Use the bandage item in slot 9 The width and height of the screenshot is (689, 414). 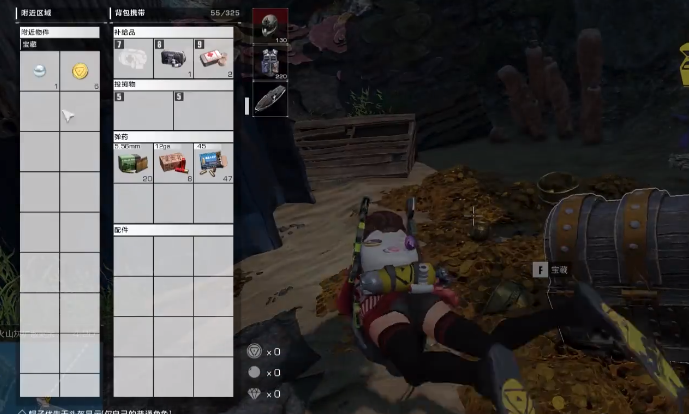(x=213, y=58)
